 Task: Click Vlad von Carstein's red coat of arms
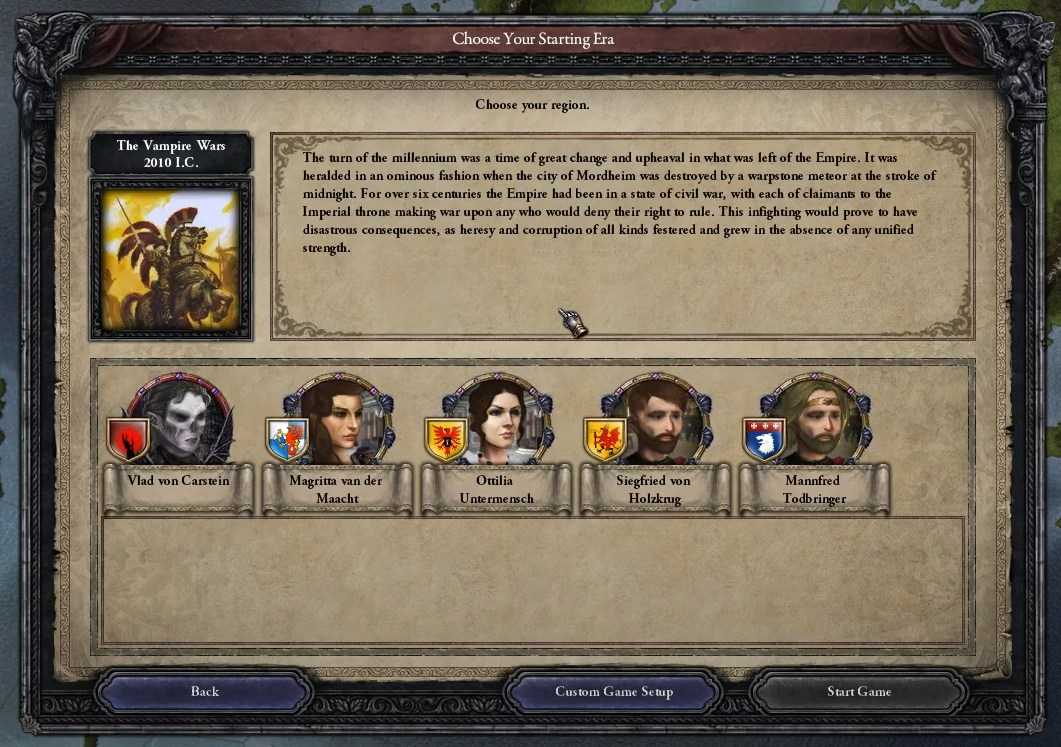click(128, 439)
